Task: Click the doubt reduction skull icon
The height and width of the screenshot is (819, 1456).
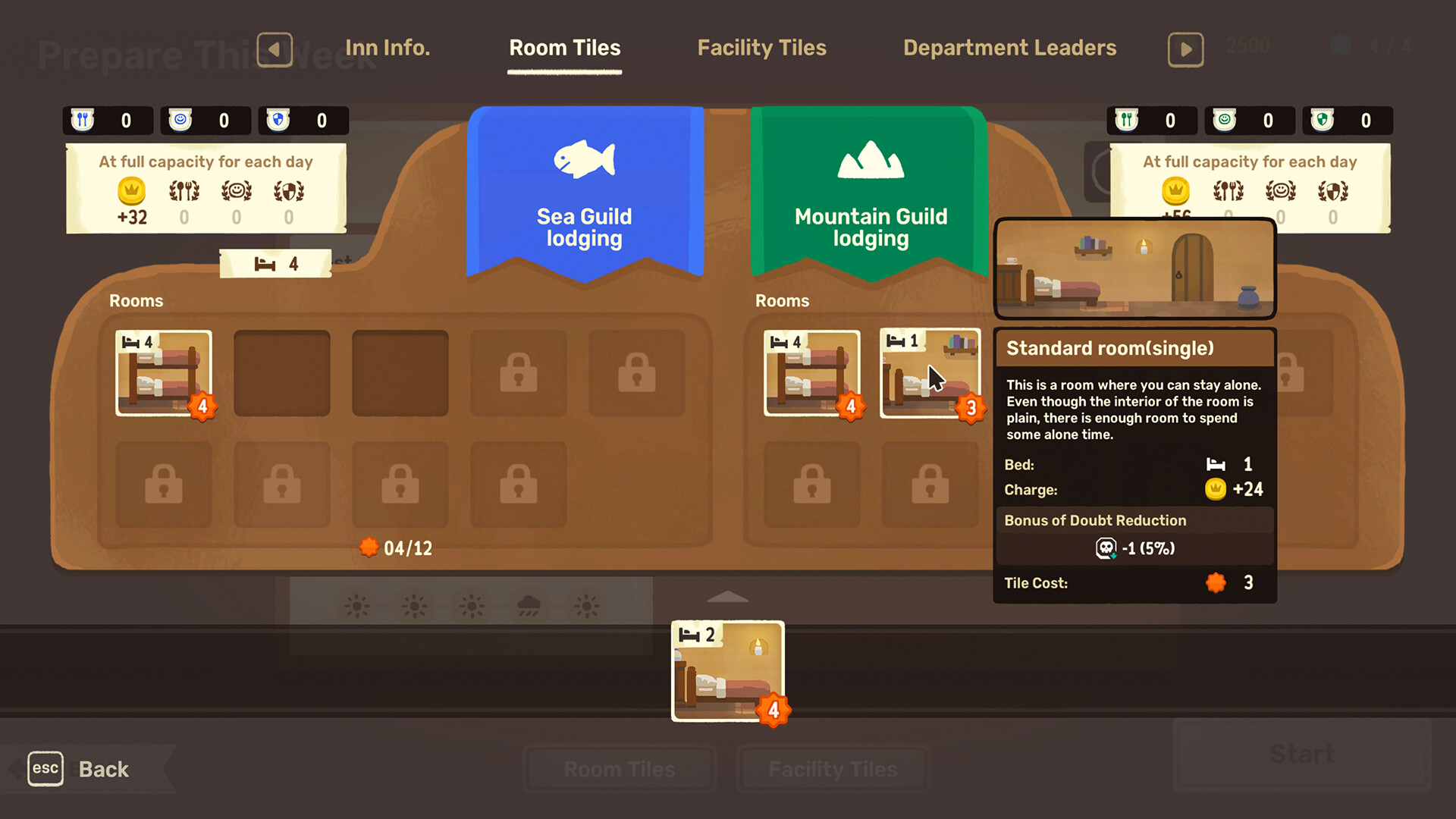Action: [x=1106, y=548]
